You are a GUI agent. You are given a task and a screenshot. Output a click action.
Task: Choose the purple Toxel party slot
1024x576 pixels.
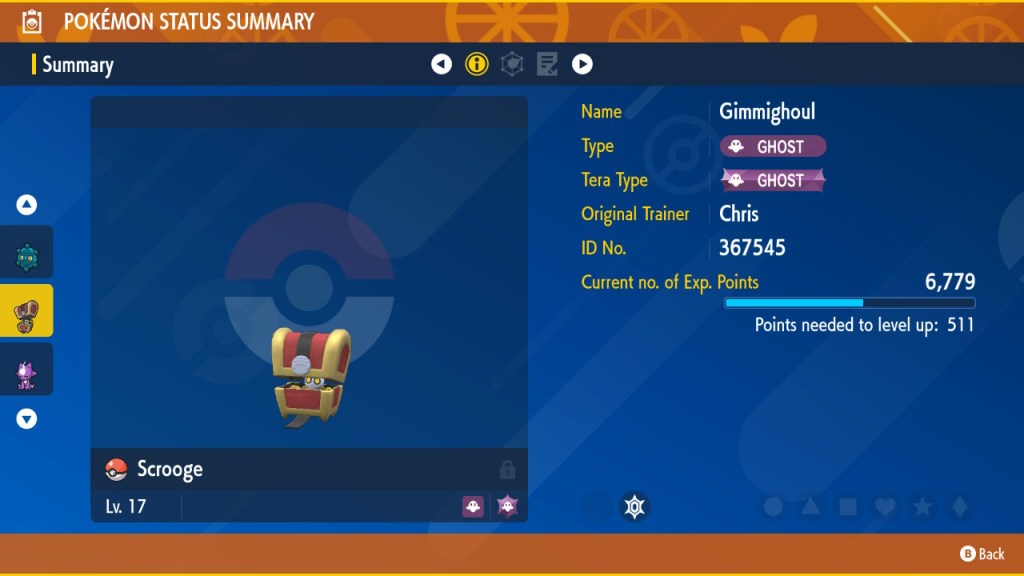[27, 374]
